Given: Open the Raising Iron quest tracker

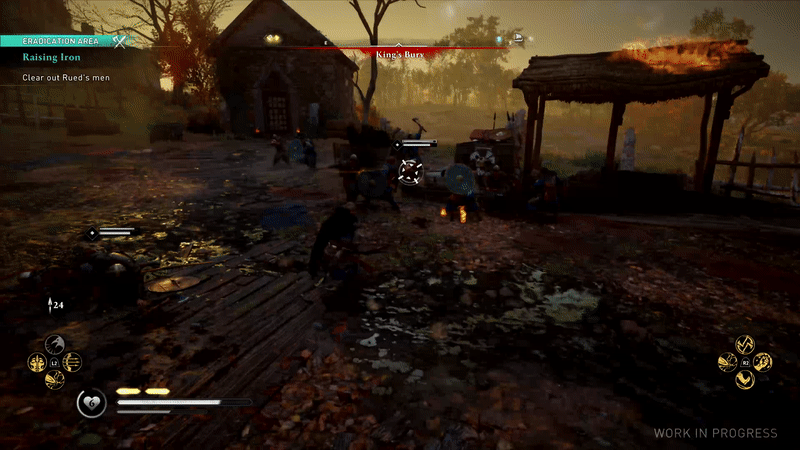Looking at the screenshot, I should (45, 58).
